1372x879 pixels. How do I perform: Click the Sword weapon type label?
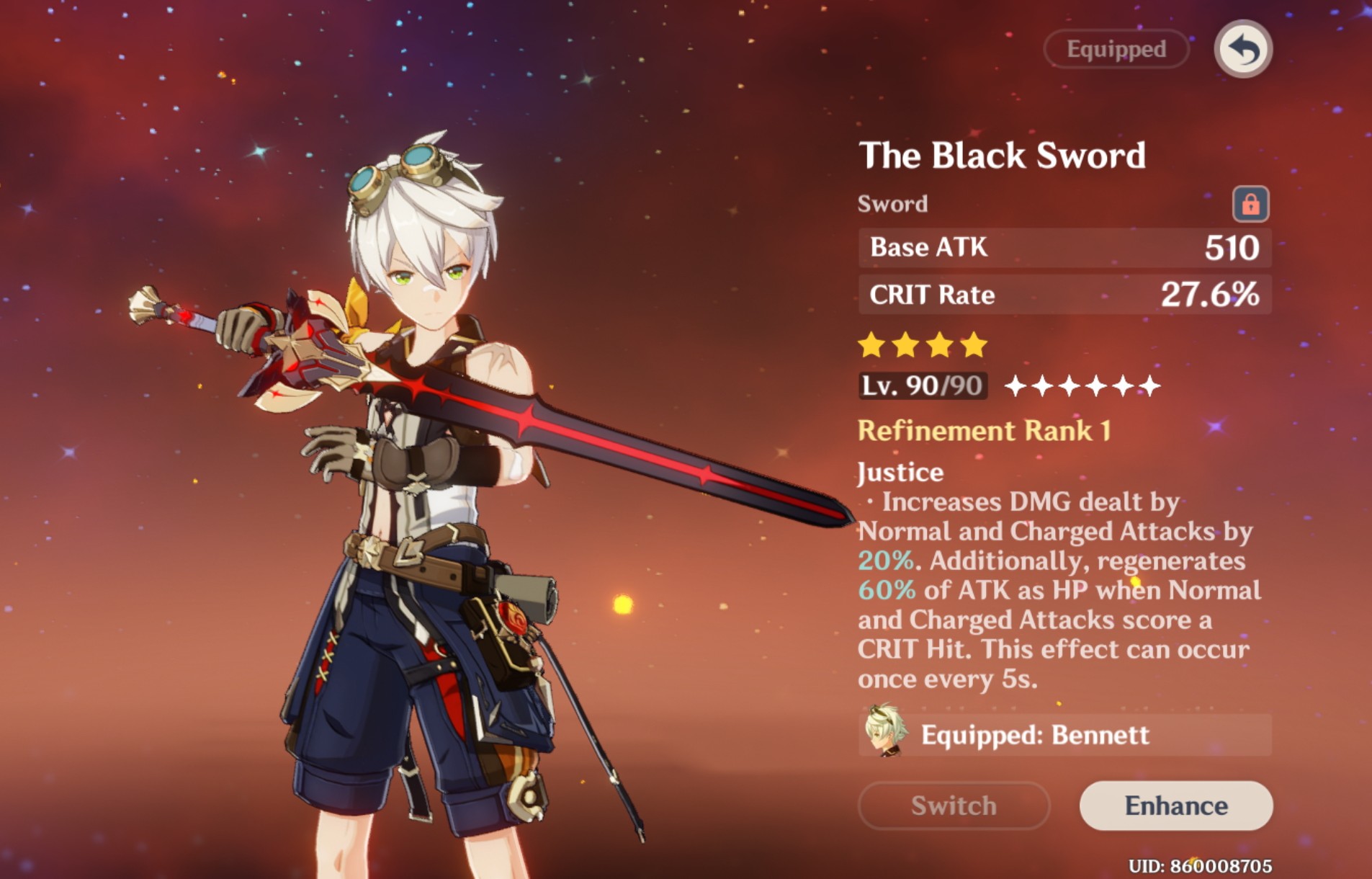point(891,202)
